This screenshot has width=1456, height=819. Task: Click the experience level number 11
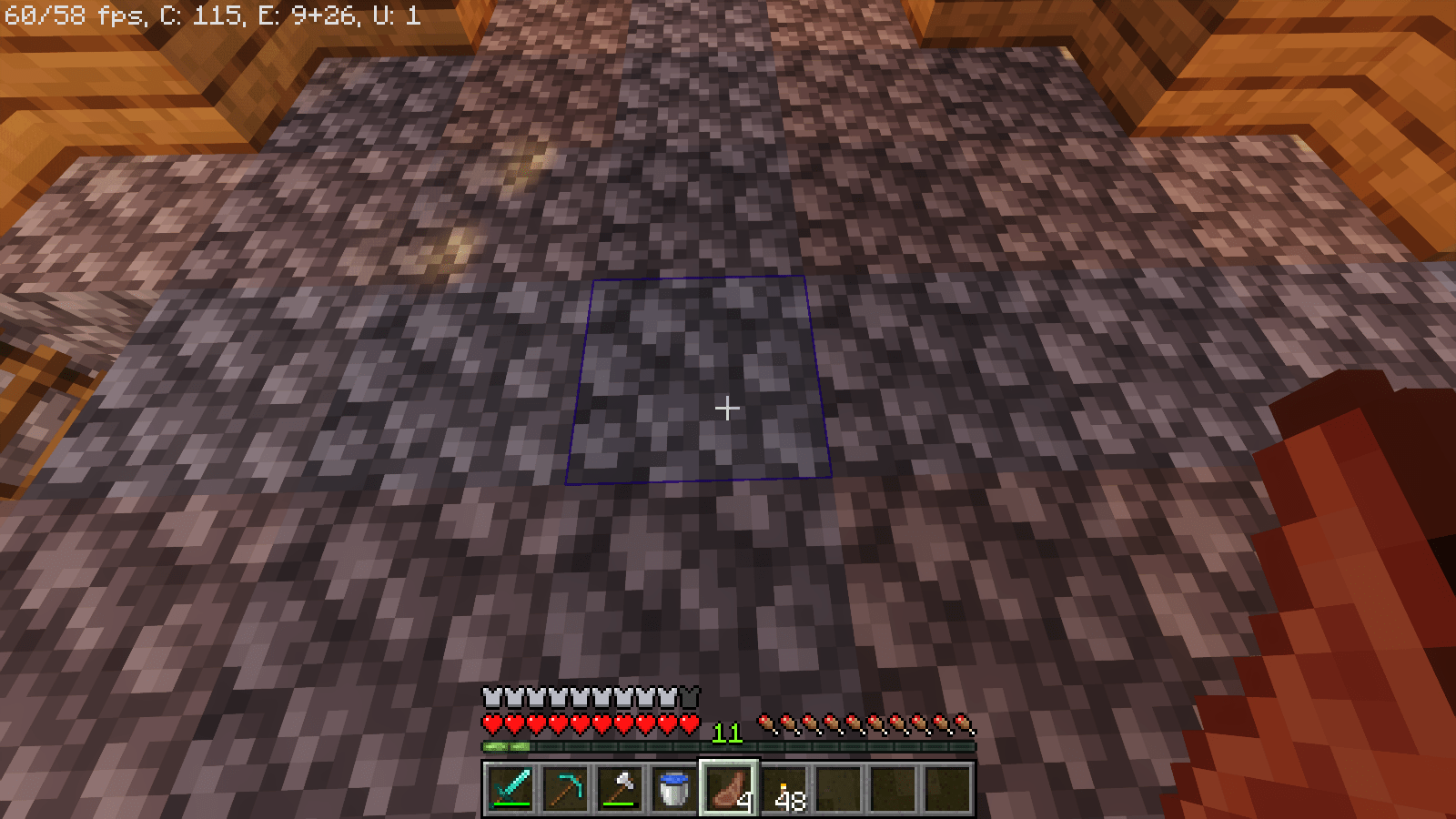726,731
